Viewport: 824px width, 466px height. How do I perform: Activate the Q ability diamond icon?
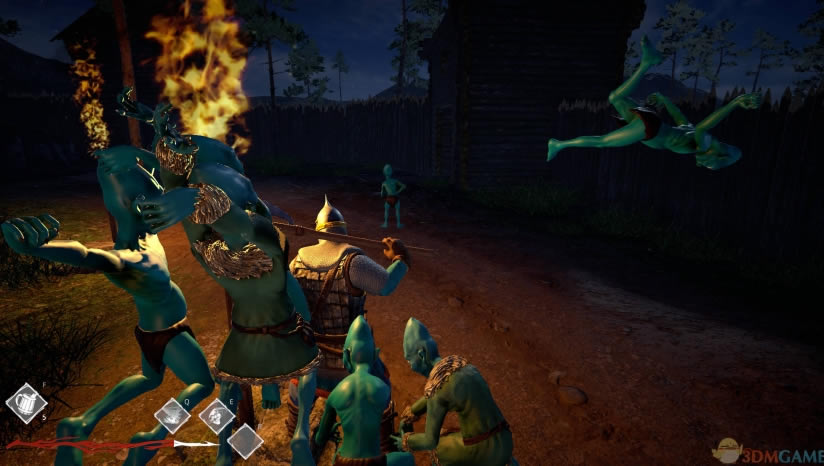173,413
